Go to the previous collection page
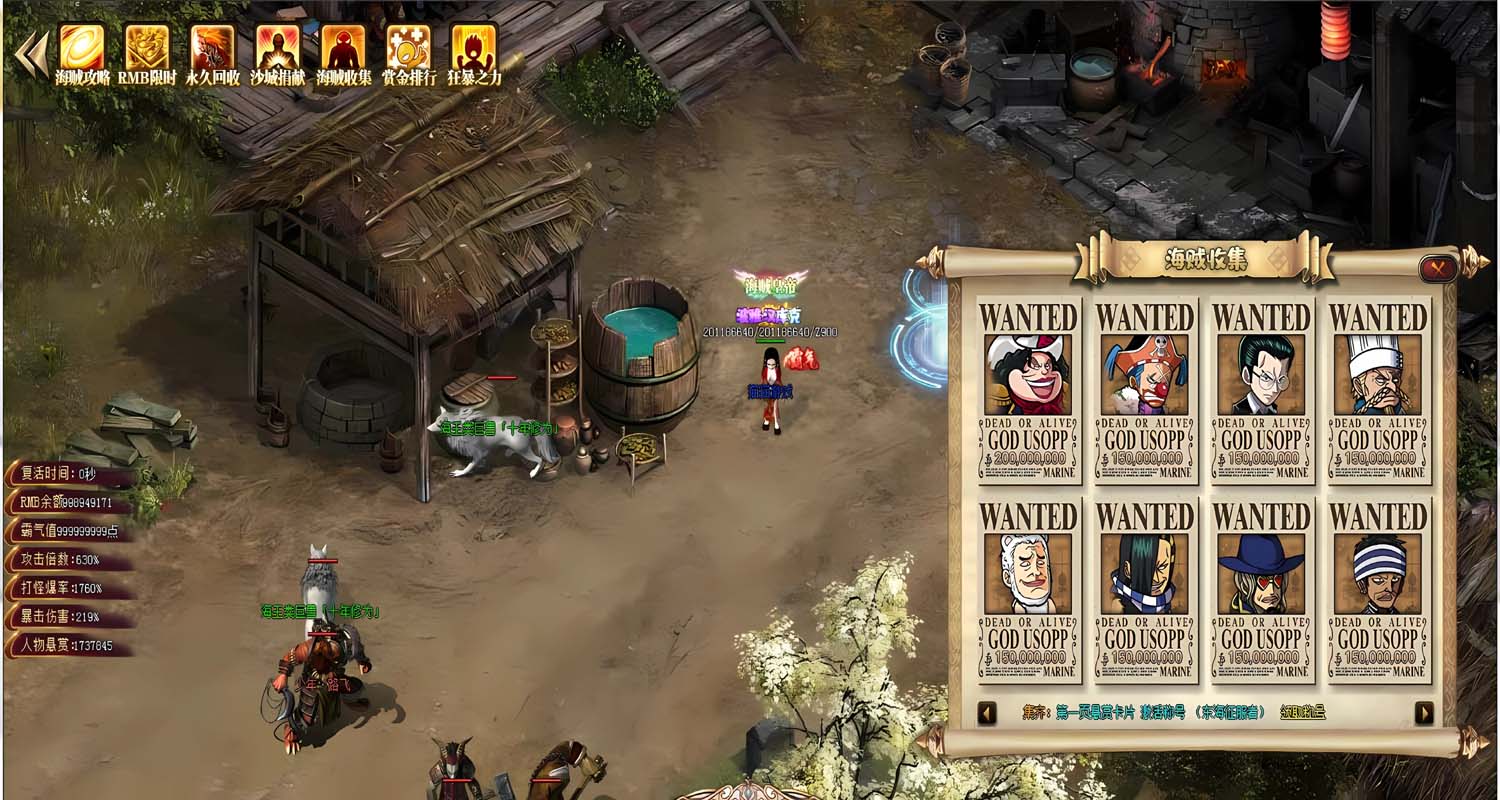Screen dimensions: 1500x800 pyautogui.click(x=987, y=713)
